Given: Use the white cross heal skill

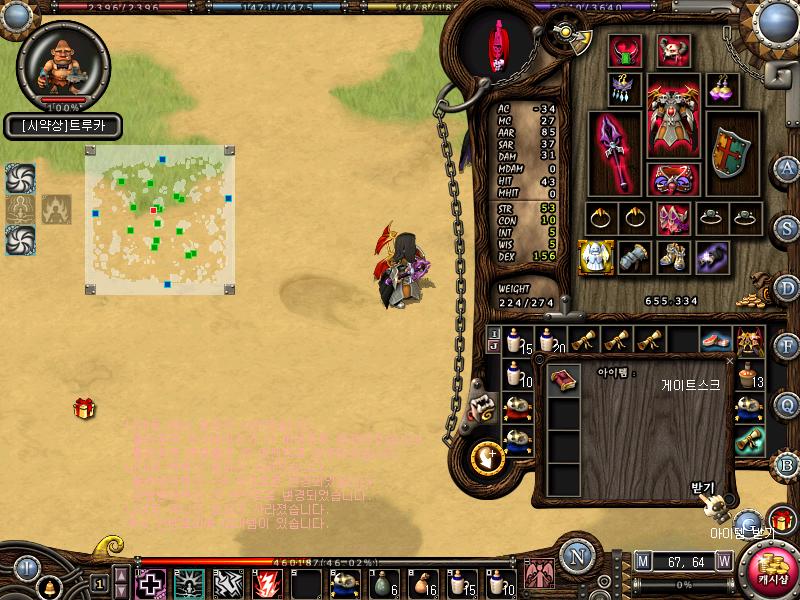Looking at the screenshot, I should (x=150, y=583).
